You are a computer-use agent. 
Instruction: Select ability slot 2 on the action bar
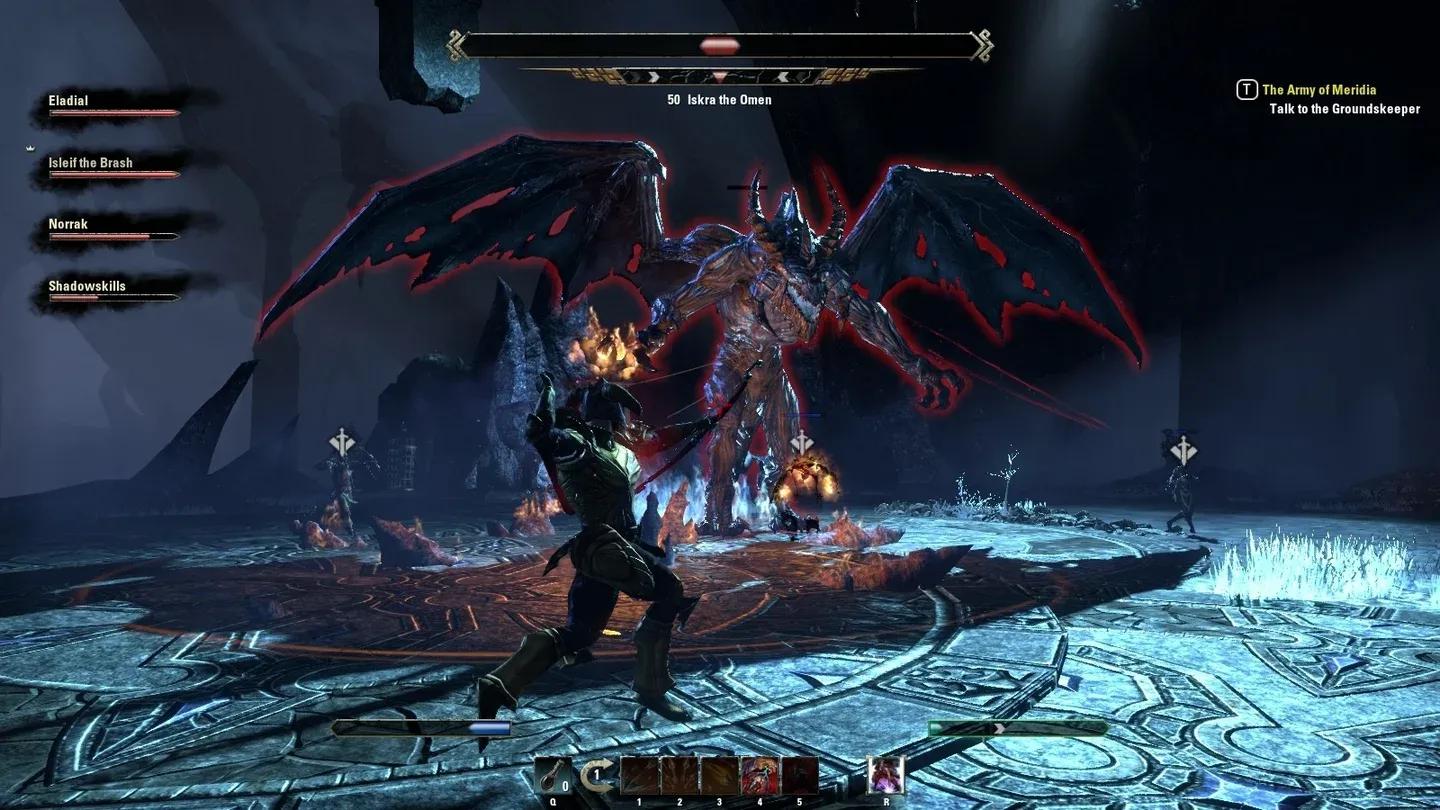680,775
